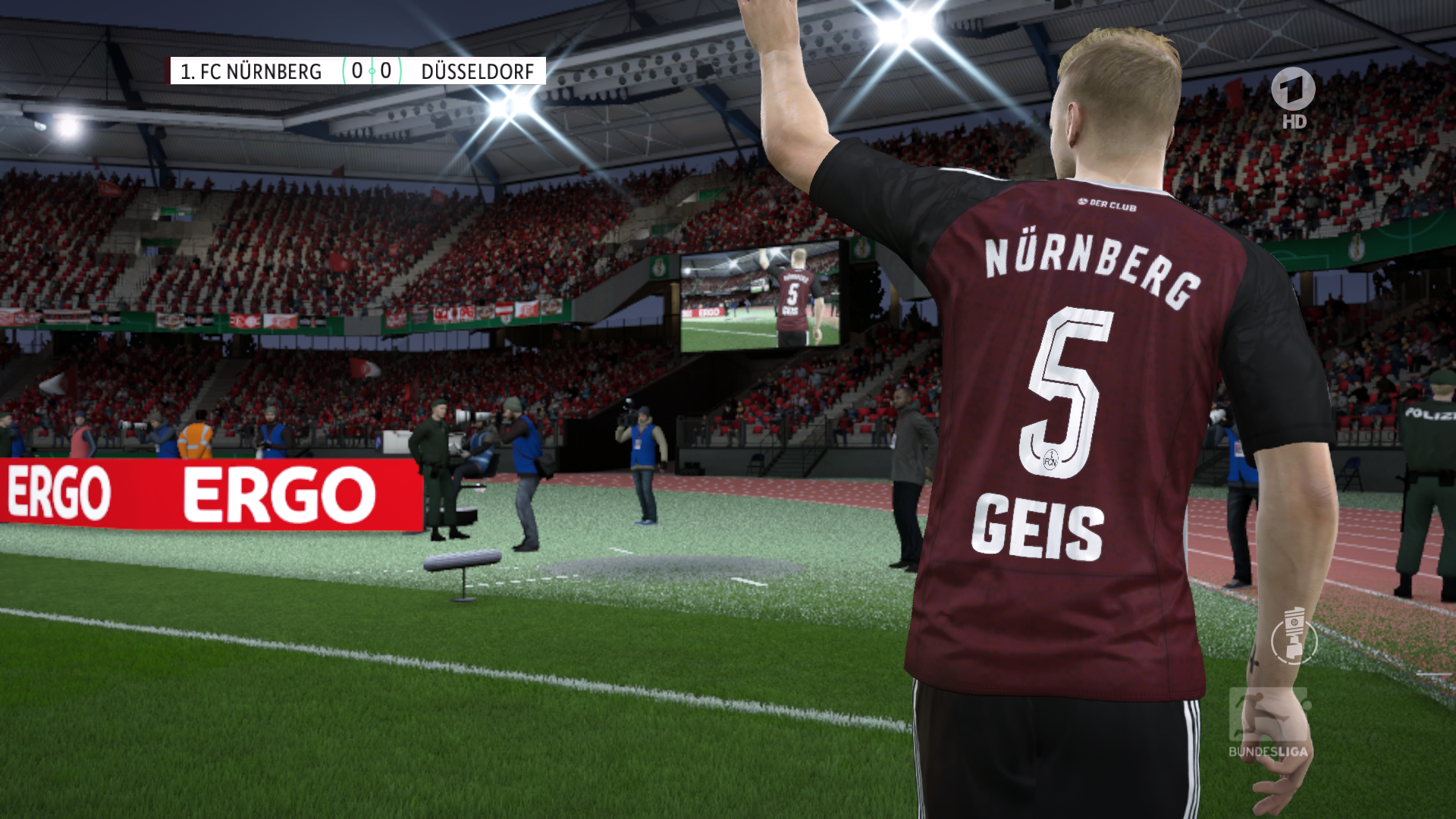The width and height of the screenshot is (1456, 819).
Task: Click the Das Erste HD channel logo
Action: [1294, 87]
